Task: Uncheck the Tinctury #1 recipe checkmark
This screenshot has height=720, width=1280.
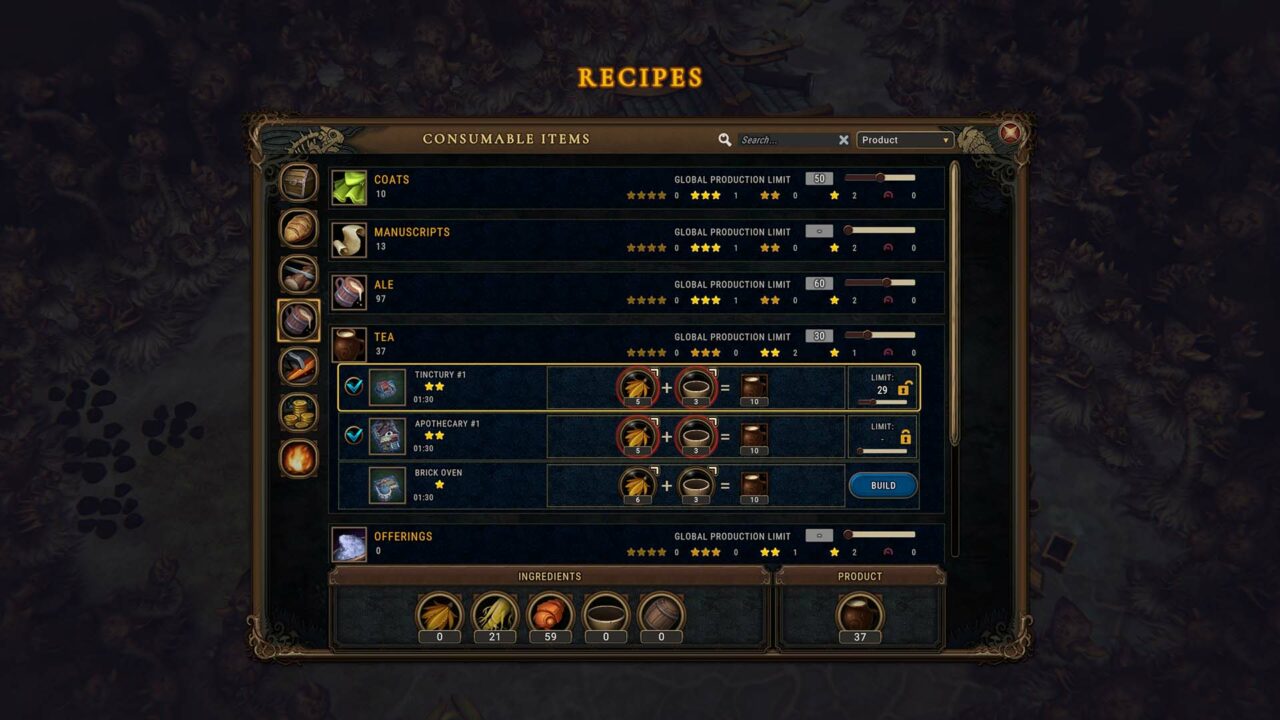Action: [x=352, y=388]
